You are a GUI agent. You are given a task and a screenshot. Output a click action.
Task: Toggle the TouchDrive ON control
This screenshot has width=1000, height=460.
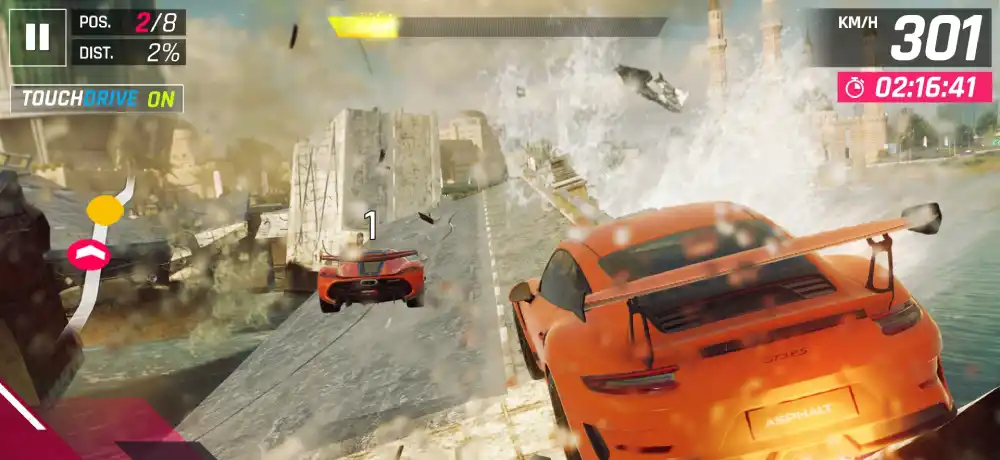click(97, 99)
